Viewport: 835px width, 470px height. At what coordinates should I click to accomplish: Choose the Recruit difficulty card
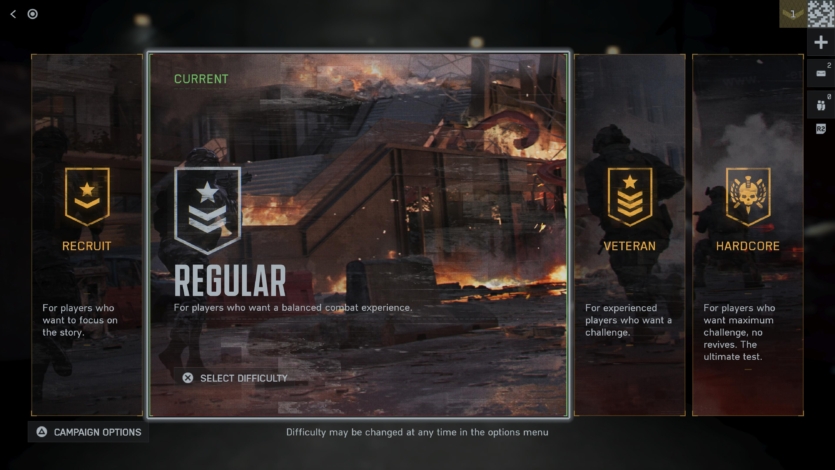tap(87, 235)
